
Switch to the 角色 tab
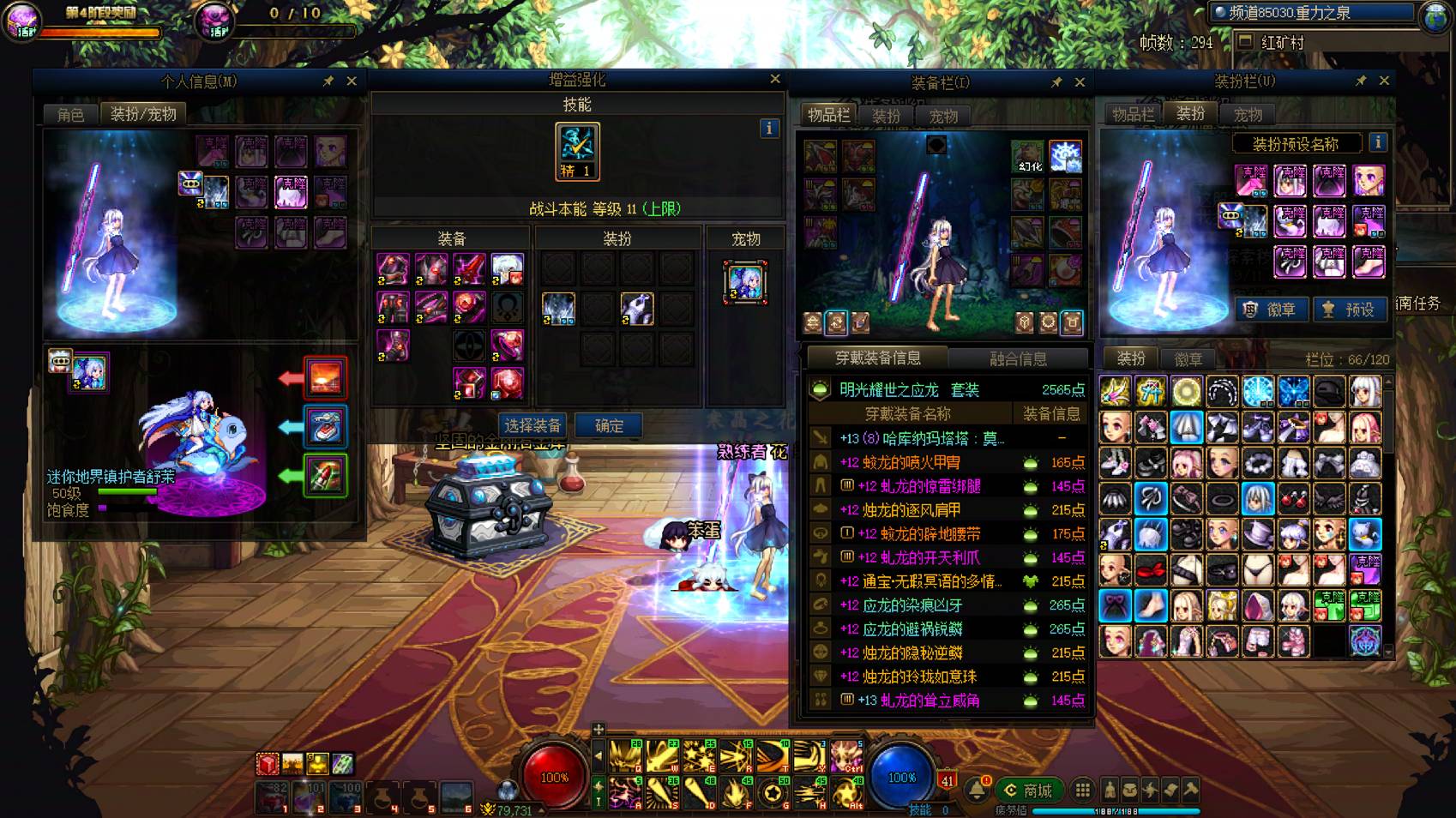[70, 114]
